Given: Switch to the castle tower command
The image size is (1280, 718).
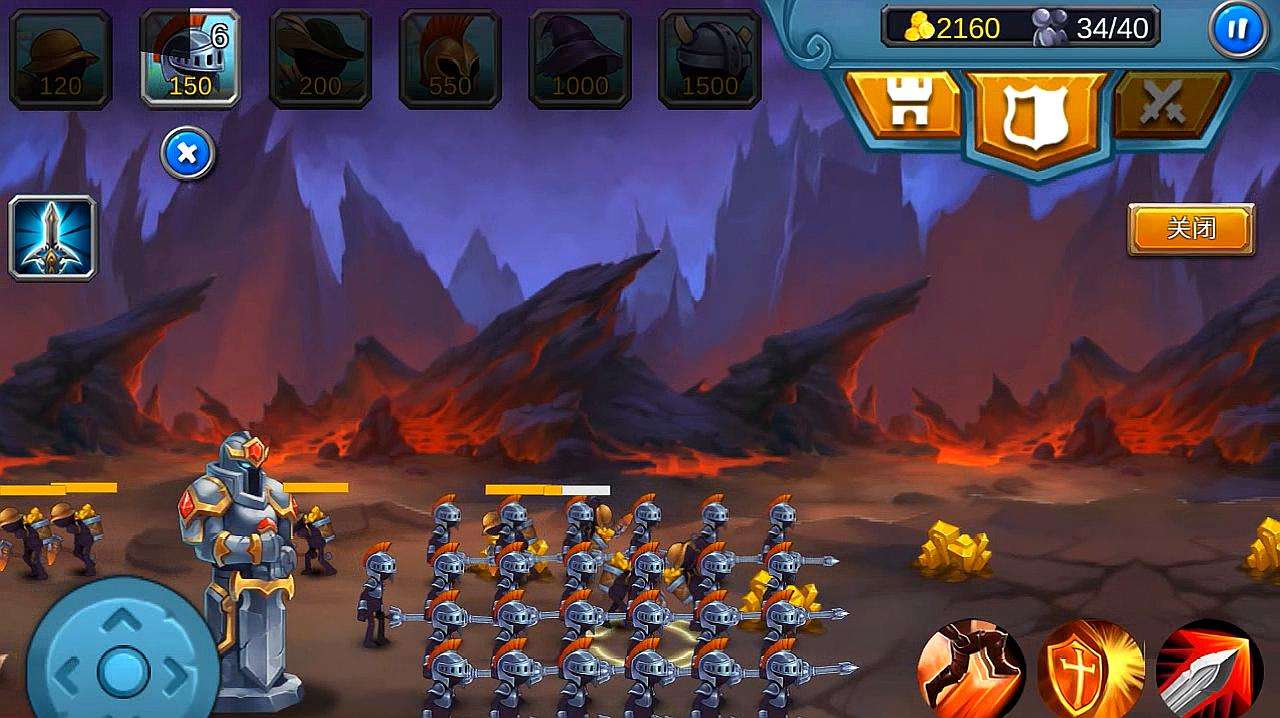Looking at the screenshot, I should (902, 106).
